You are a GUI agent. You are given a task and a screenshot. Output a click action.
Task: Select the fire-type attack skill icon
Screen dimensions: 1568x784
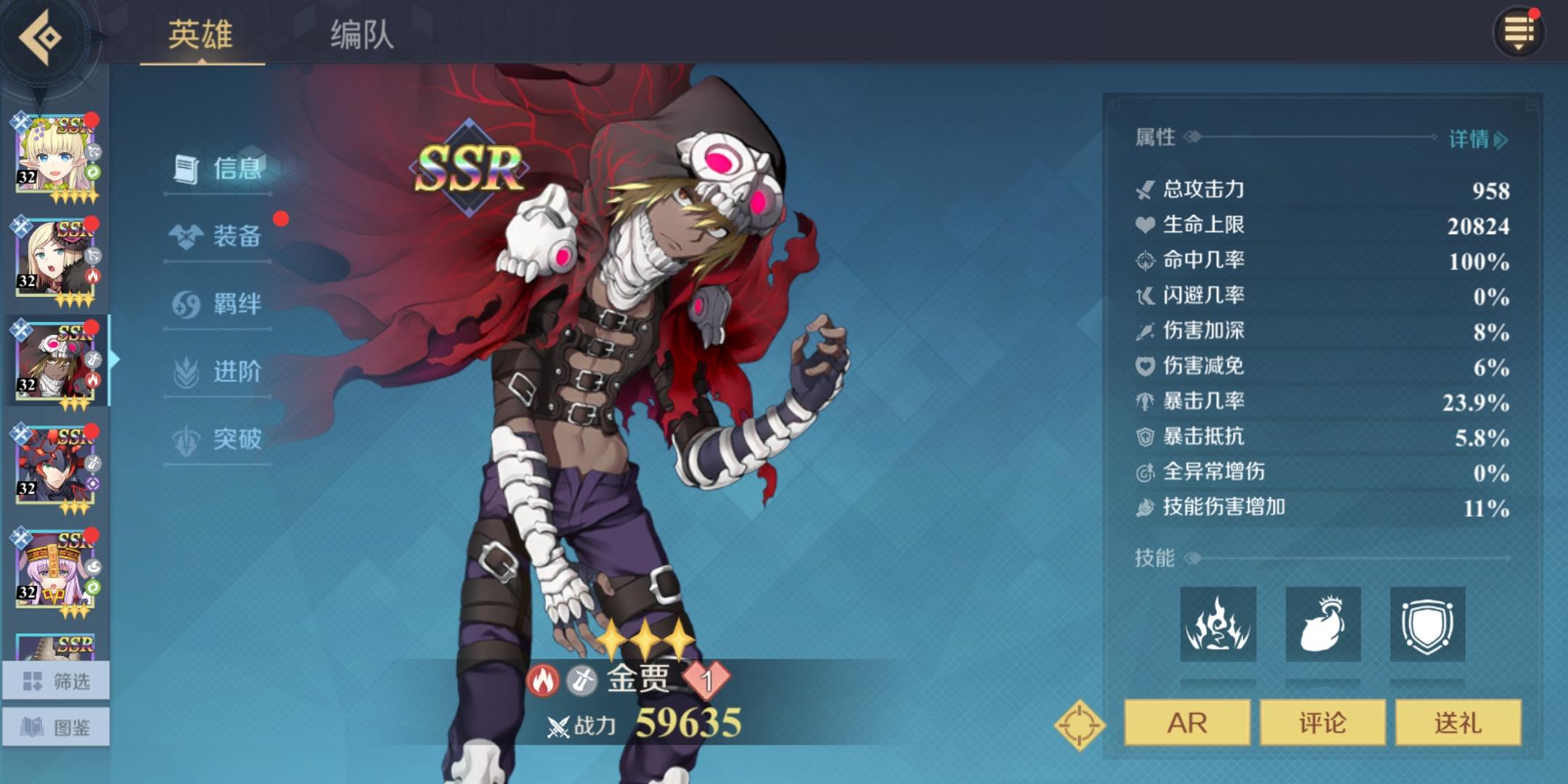point(1217,626)
